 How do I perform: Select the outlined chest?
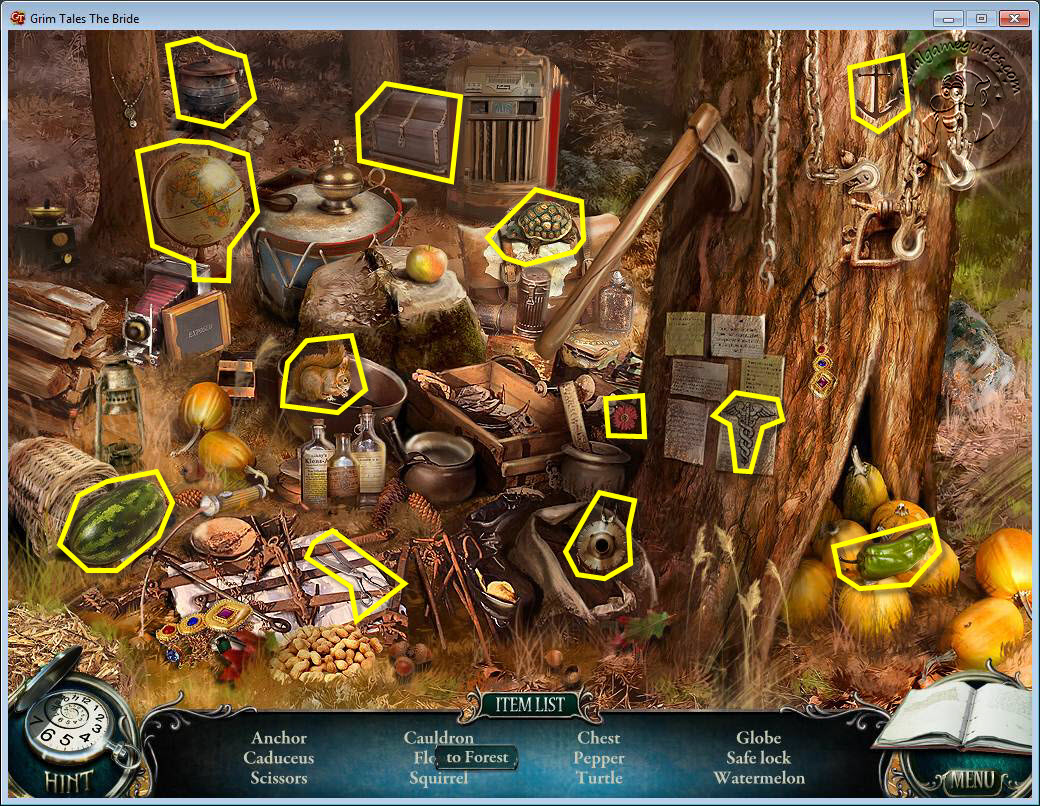[x=409, y=132]
